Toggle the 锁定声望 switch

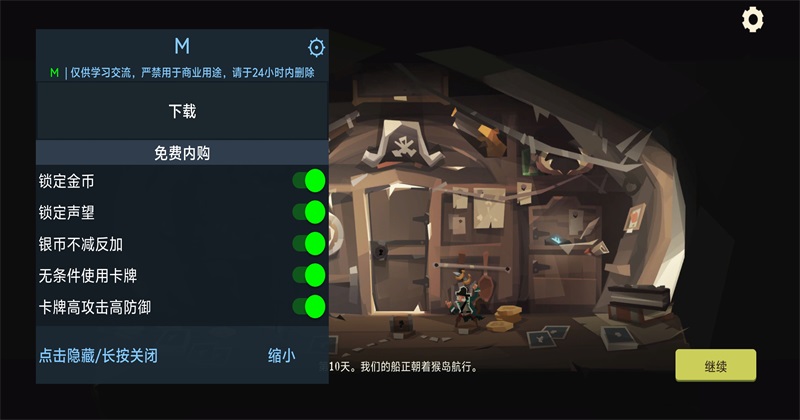coord(309,212)
